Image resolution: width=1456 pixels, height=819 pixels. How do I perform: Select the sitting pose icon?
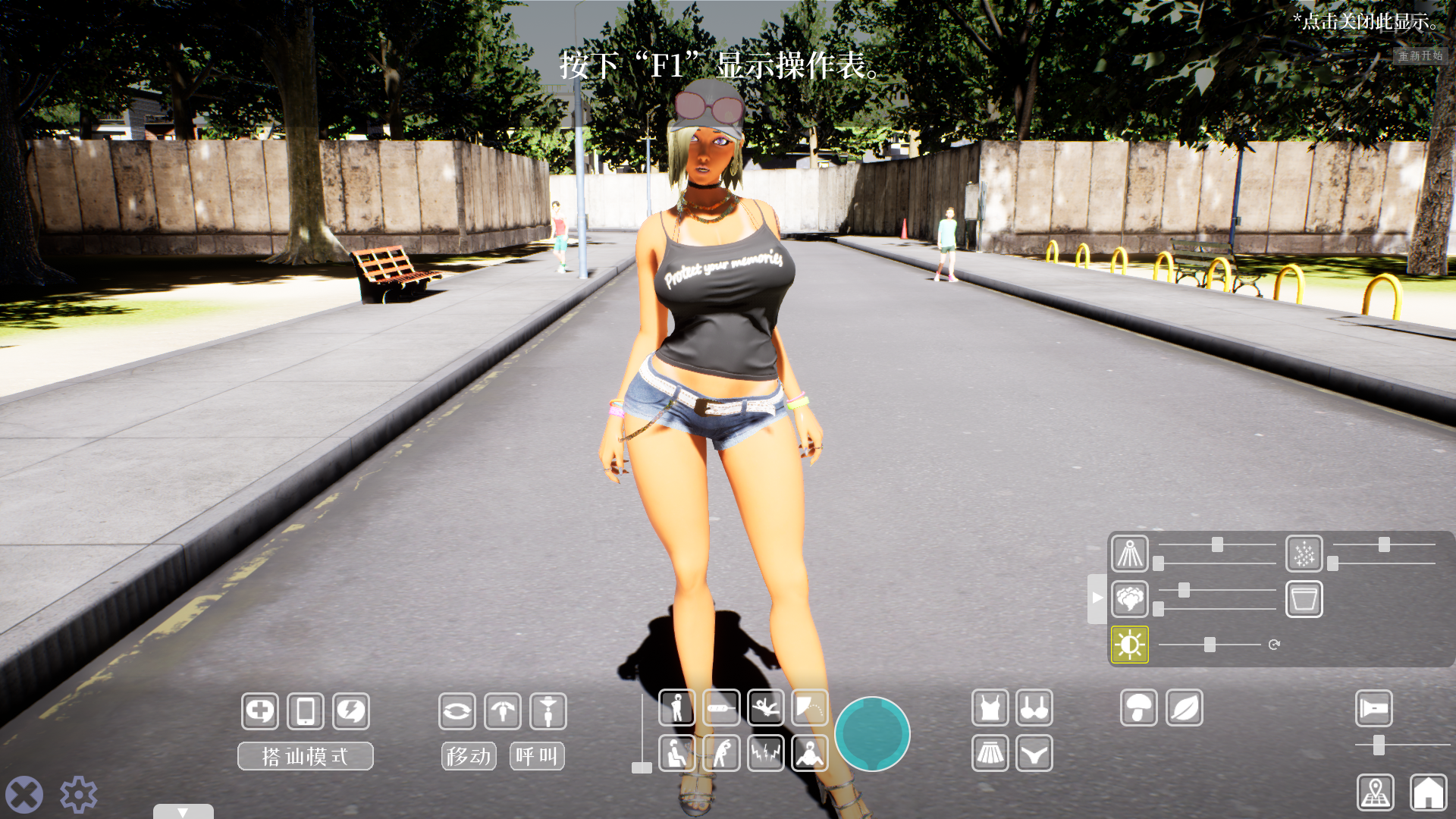pos(677,754)
